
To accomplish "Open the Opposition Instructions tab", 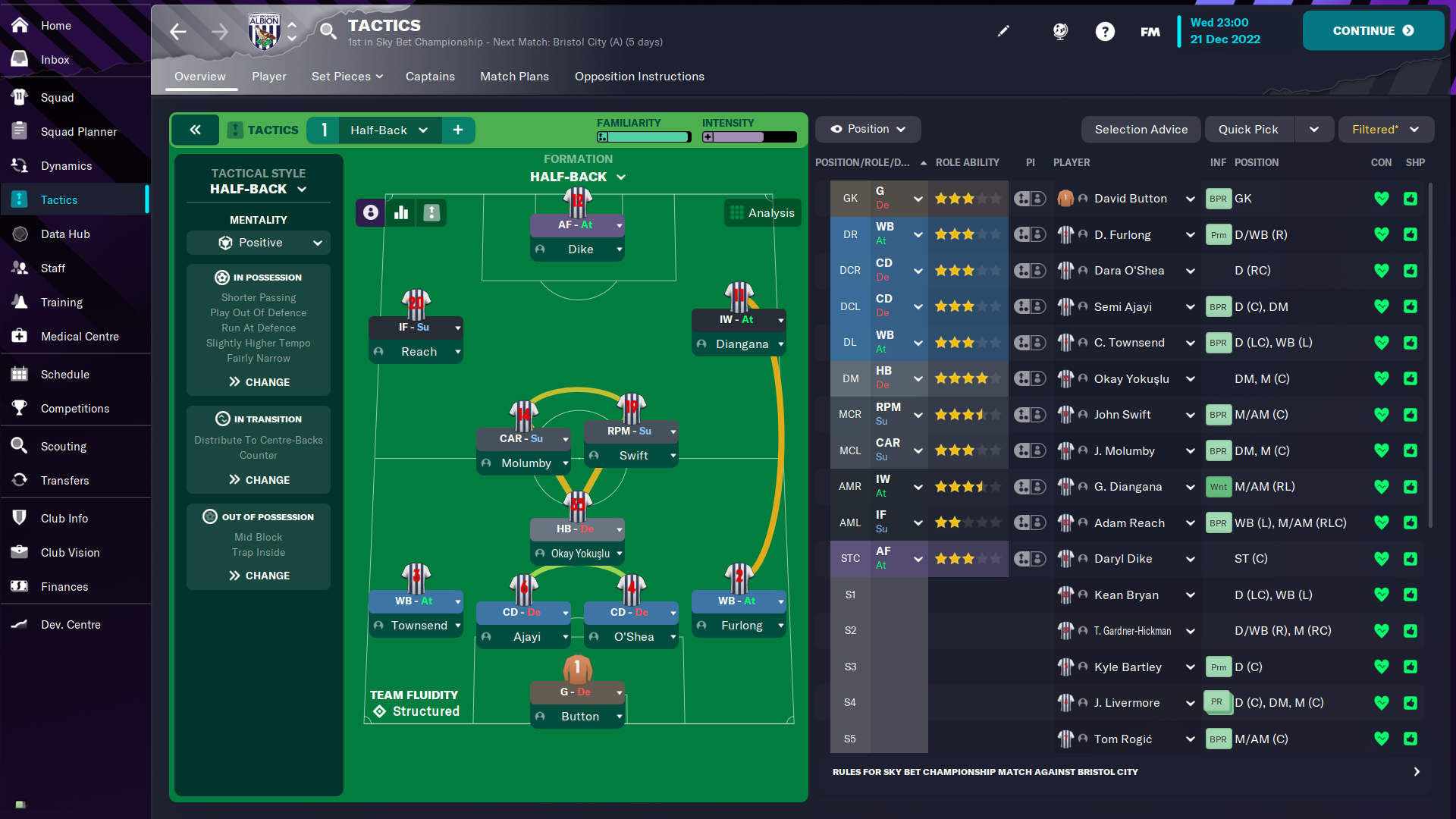I will click(639, 77).
